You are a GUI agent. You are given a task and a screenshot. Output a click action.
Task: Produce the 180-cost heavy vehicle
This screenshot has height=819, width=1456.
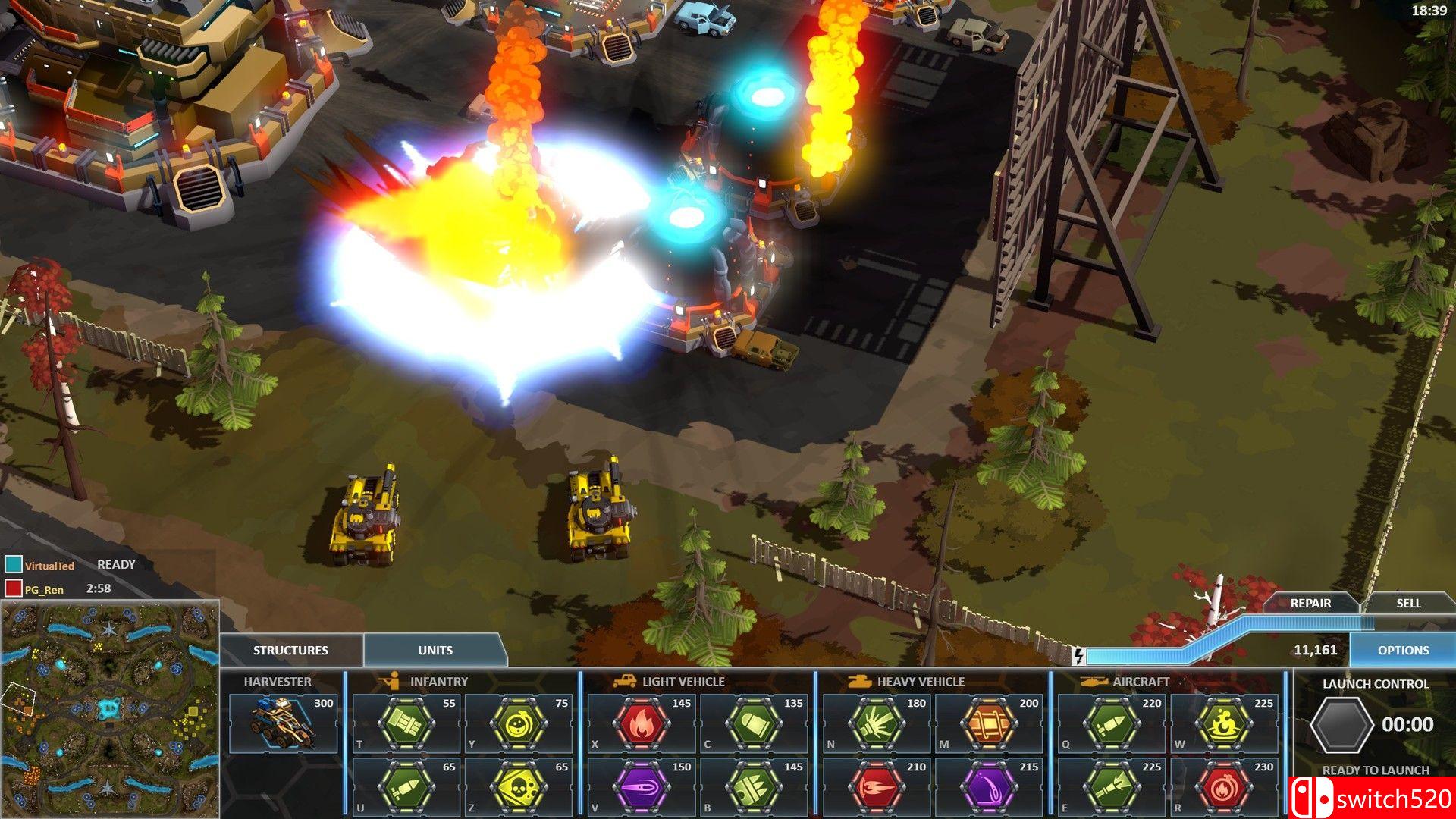pos(877,723)
